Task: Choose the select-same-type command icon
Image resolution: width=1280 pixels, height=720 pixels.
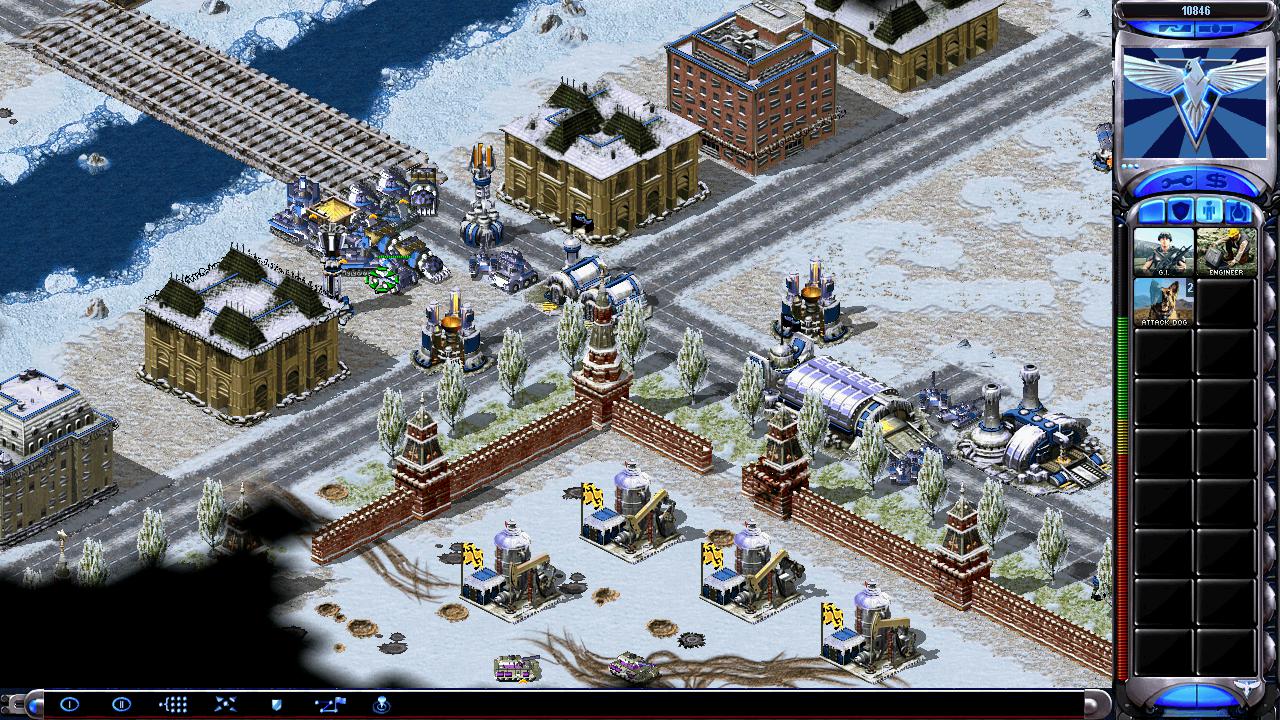Action: click(x=173, y=704)
